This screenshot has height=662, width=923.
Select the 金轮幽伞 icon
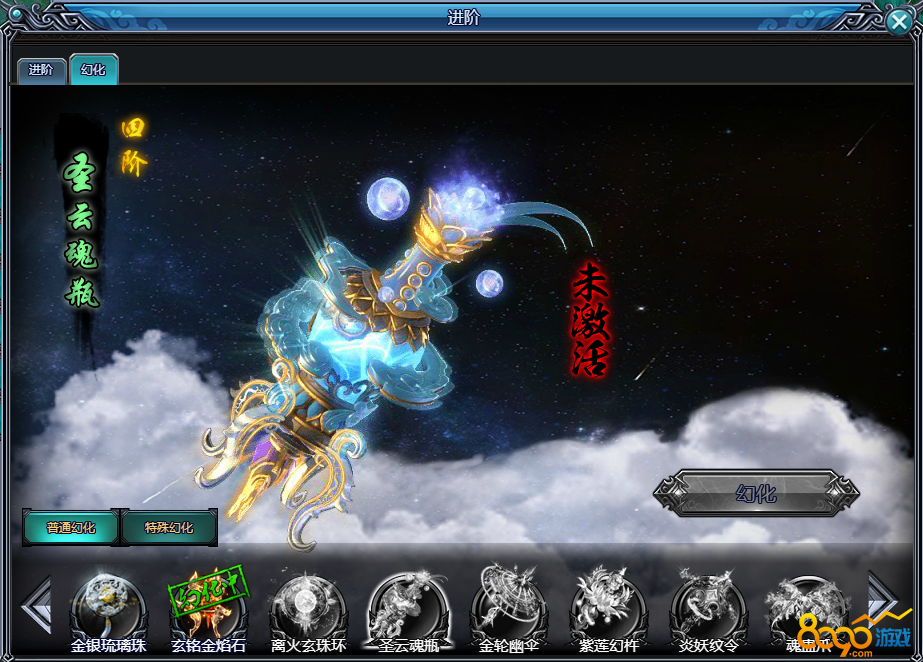point(509,604)
